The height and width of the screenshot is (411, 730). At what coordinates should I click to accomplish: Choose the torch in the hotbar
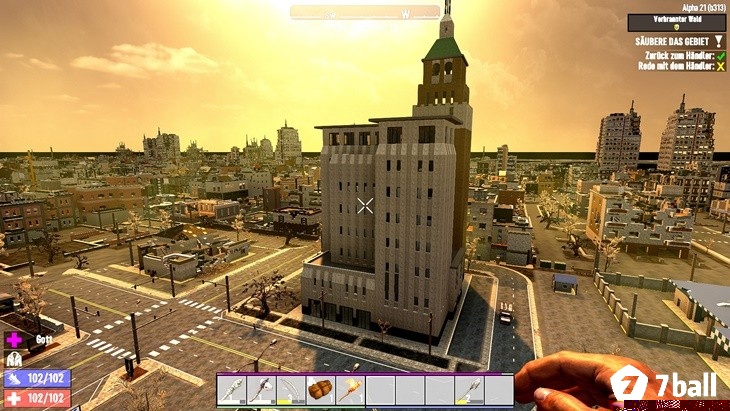tap(351, 390)
